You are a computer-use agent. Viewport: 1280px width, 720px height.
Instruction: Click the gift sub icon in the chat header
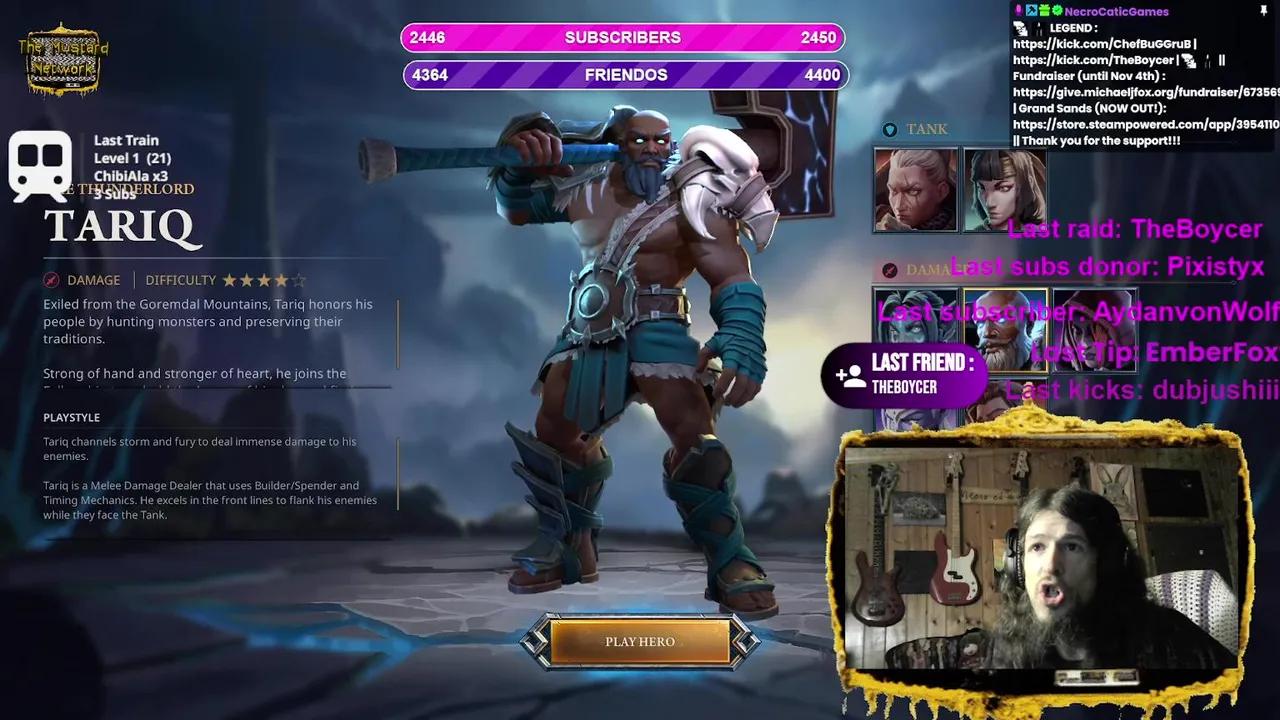(1043, 11)
